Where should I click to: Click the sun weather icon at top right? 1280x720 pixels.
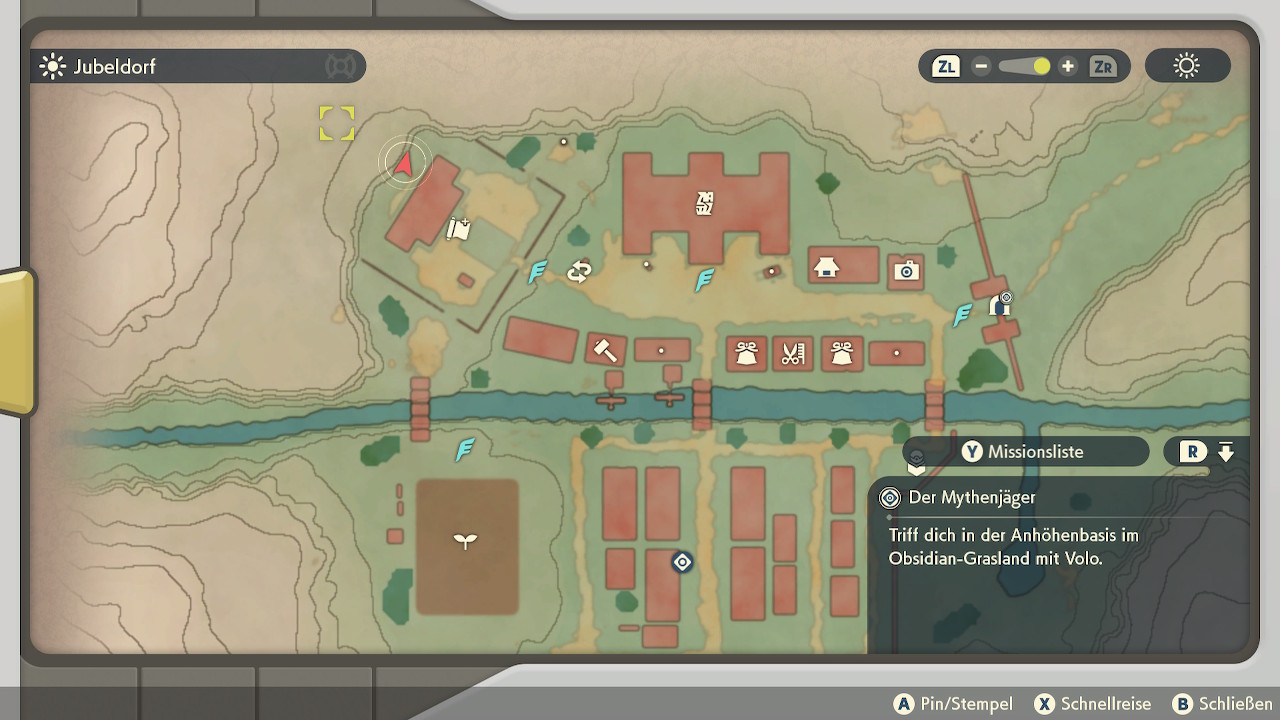1187,67
